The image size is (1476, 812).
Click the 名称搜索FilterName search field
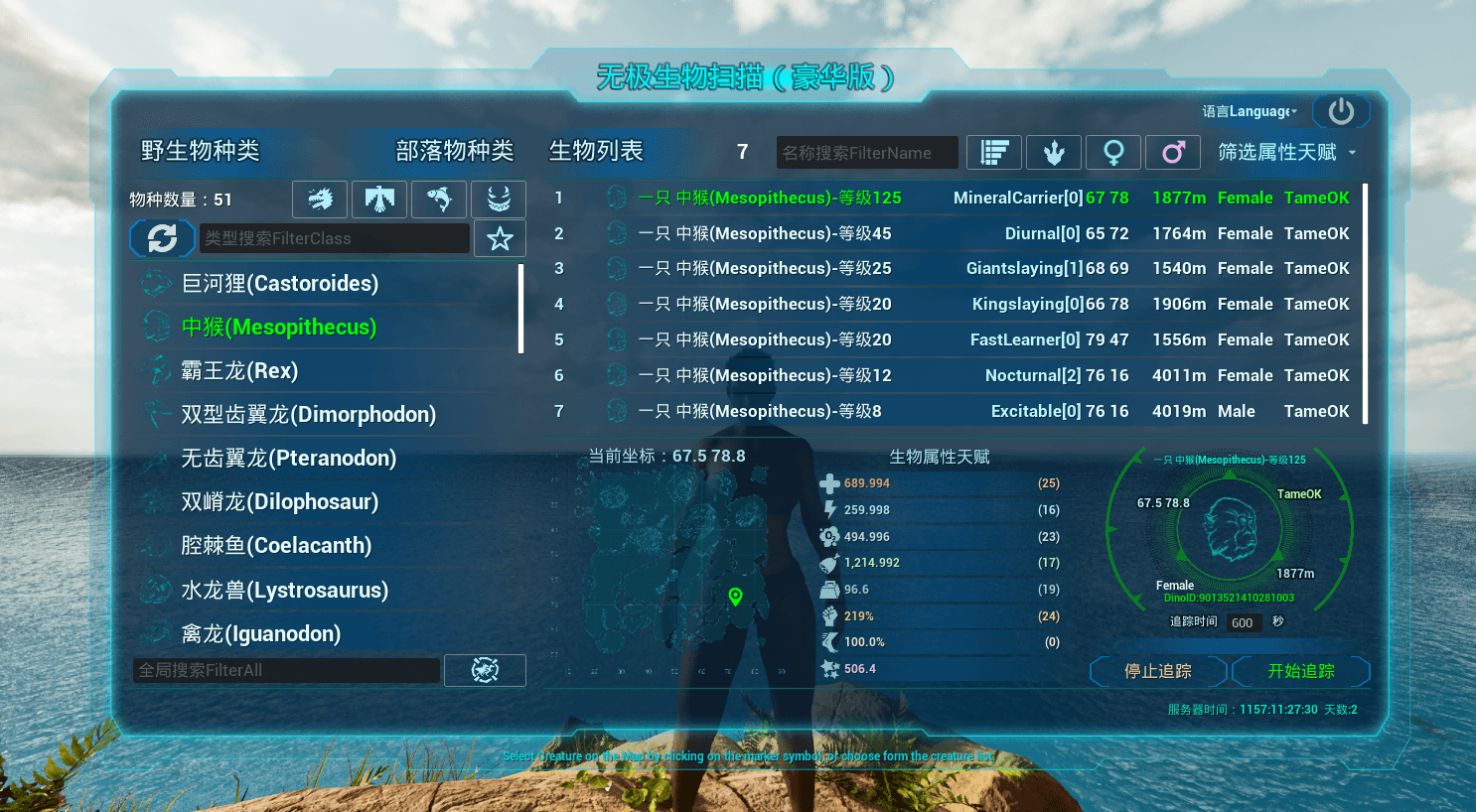click(x=866, y=153)
